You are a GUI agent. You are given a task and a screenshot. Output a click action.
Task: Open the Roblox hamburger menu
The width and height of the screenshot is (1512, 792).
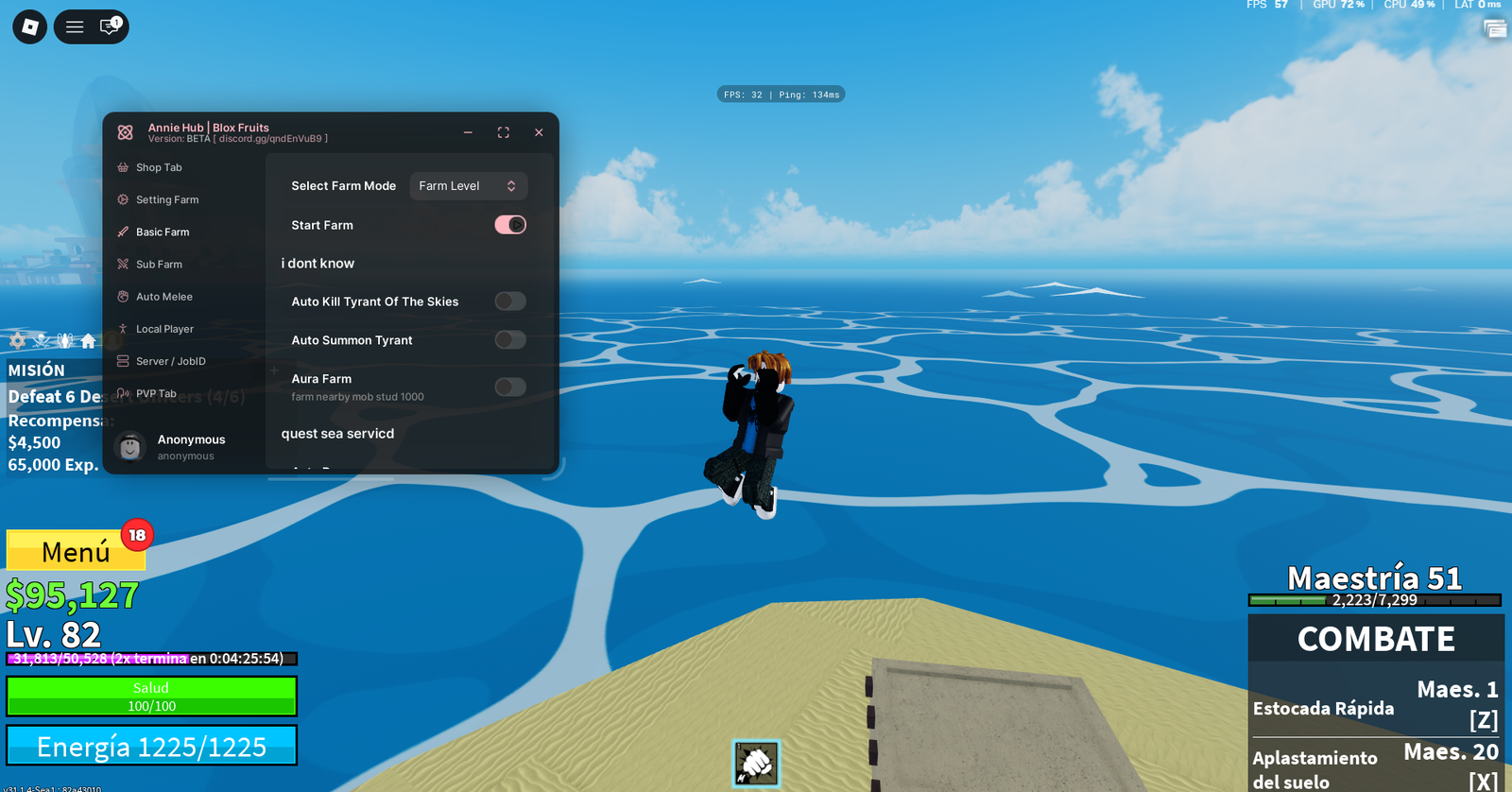(74, 26)
